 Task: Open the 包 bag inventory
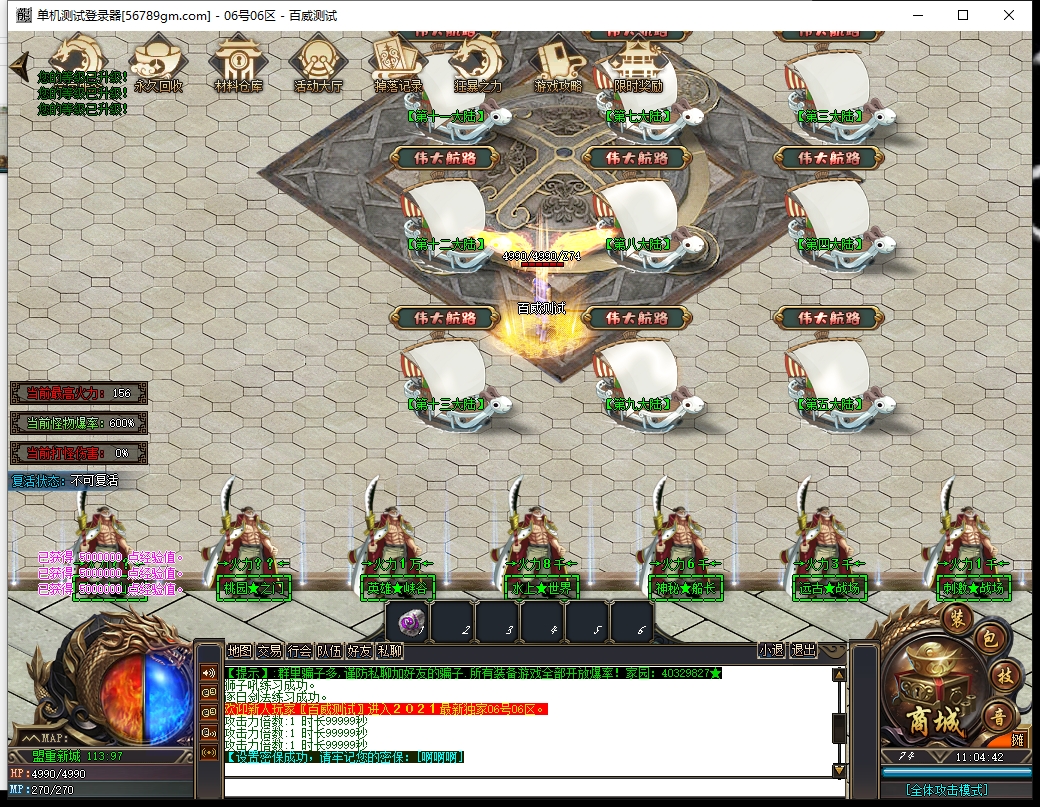click(x=986, y=637)
